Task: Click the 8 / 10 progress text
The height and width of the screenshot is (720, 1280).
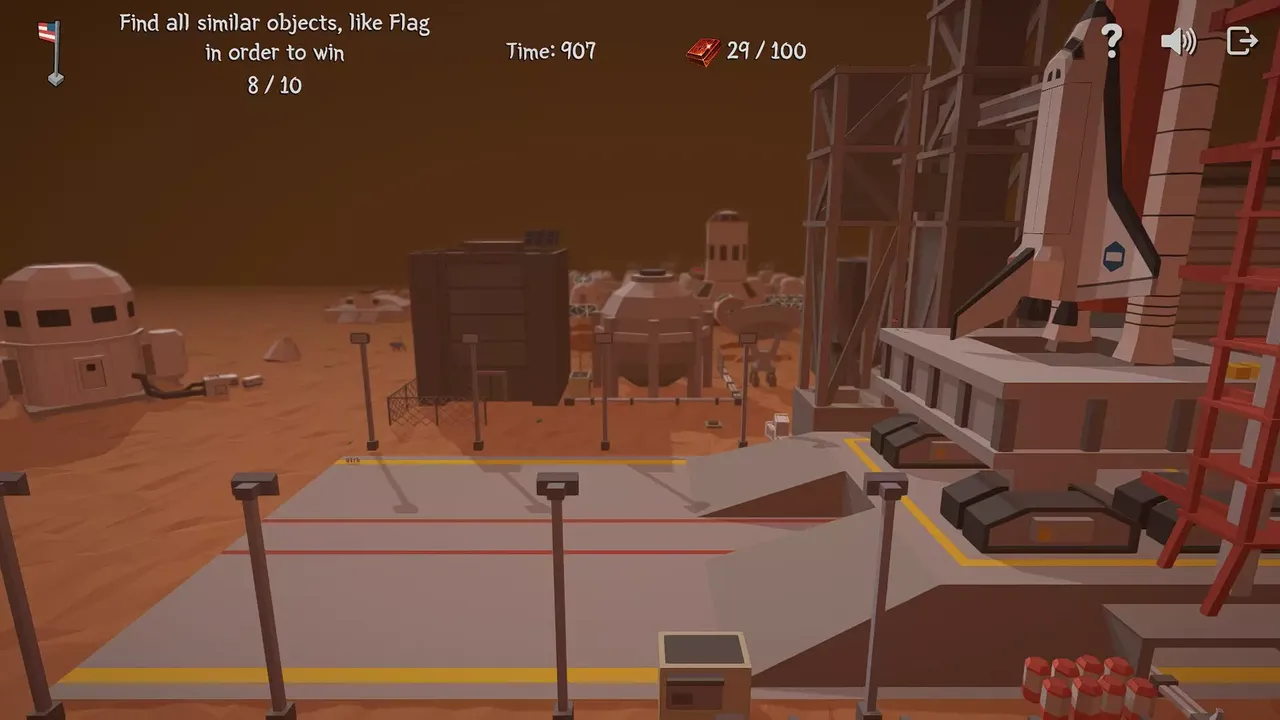Action: click(x=274, y=86)
